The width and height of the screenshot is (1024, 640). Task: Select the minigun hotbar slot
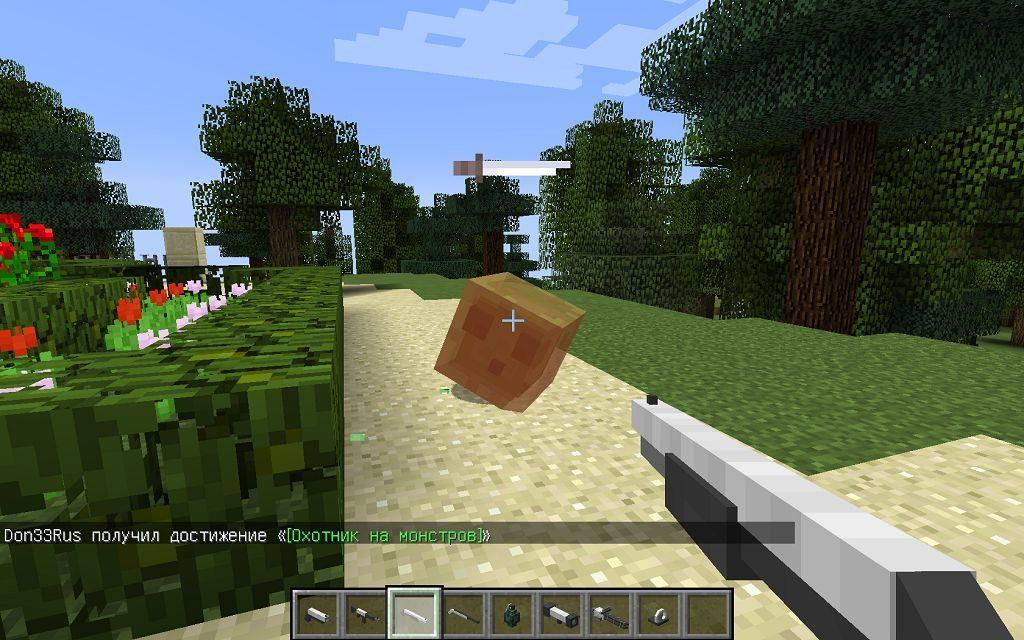pyautogui.click(x=608, y=612)
